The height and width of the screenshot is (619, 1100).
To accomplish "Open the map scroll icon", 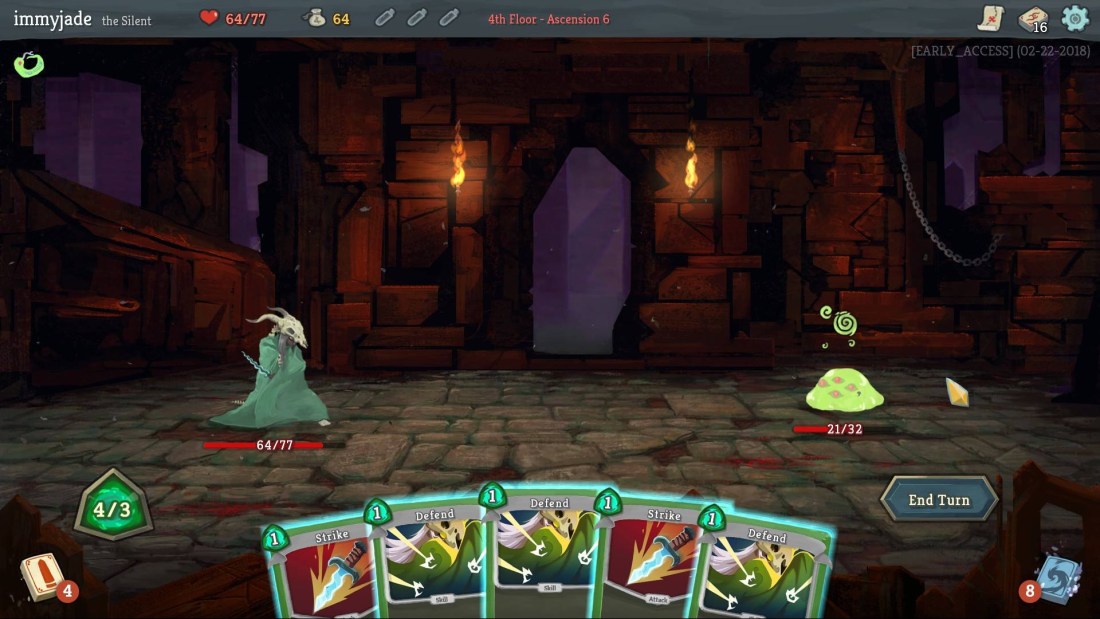I will point(990,18).
